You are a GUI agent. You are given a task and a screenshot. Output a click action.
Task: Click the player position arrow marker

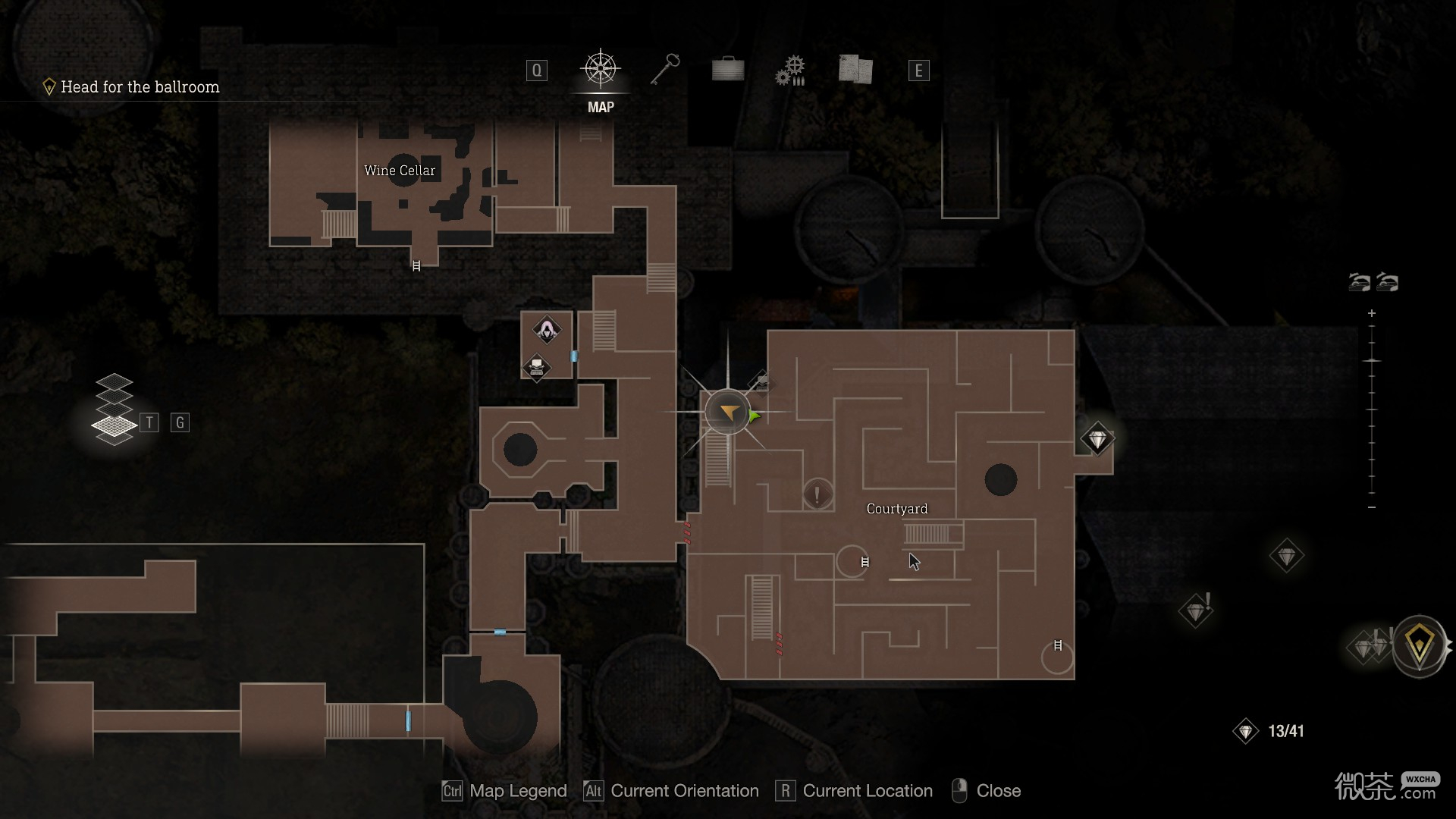click(x=728, y=413)
